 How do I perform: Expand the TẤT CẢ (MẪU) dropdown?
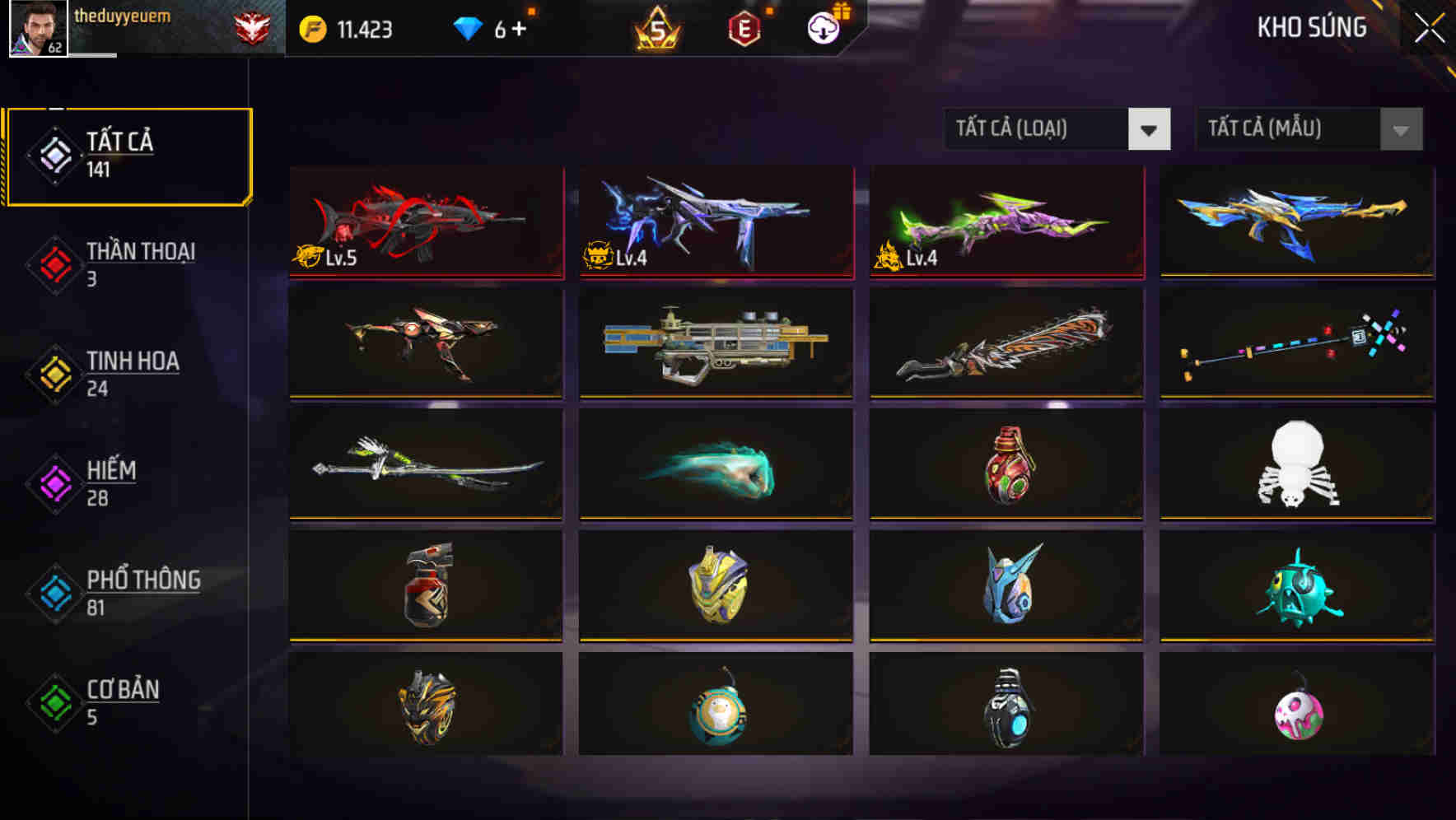tap(1289, 129)
